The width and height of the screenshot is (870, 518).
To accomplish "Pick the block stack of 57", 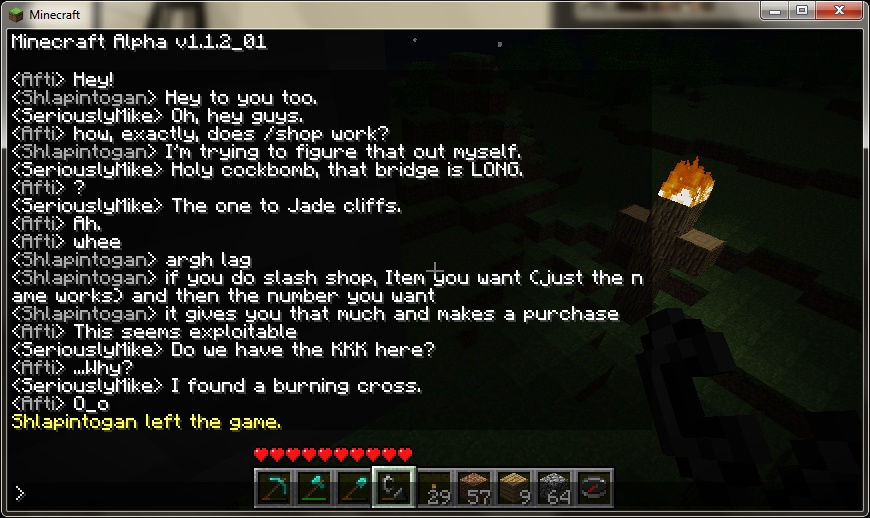I will pos(473,488).
